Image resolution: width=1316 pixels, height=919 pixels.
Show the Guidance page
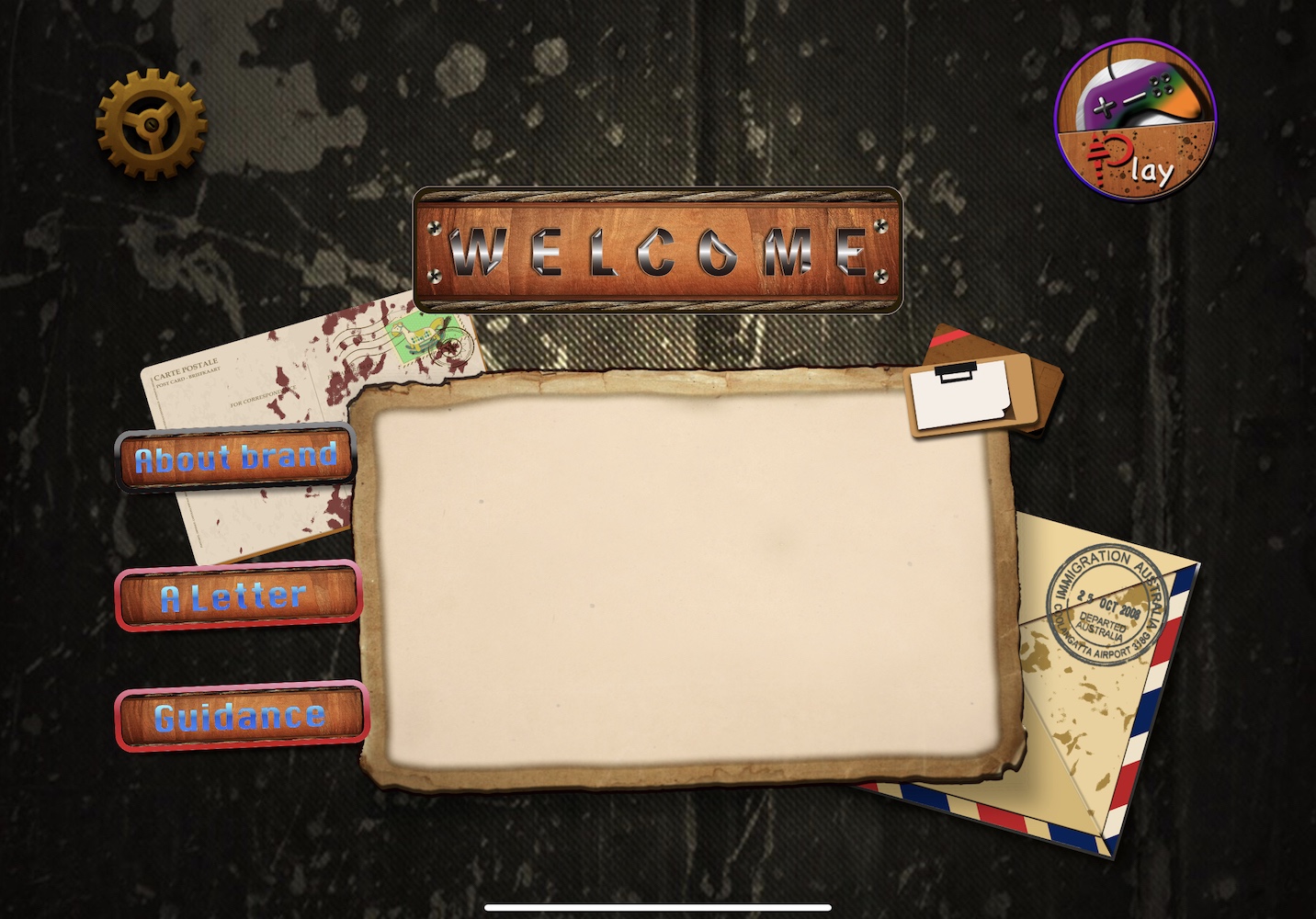tap(241, 716)
